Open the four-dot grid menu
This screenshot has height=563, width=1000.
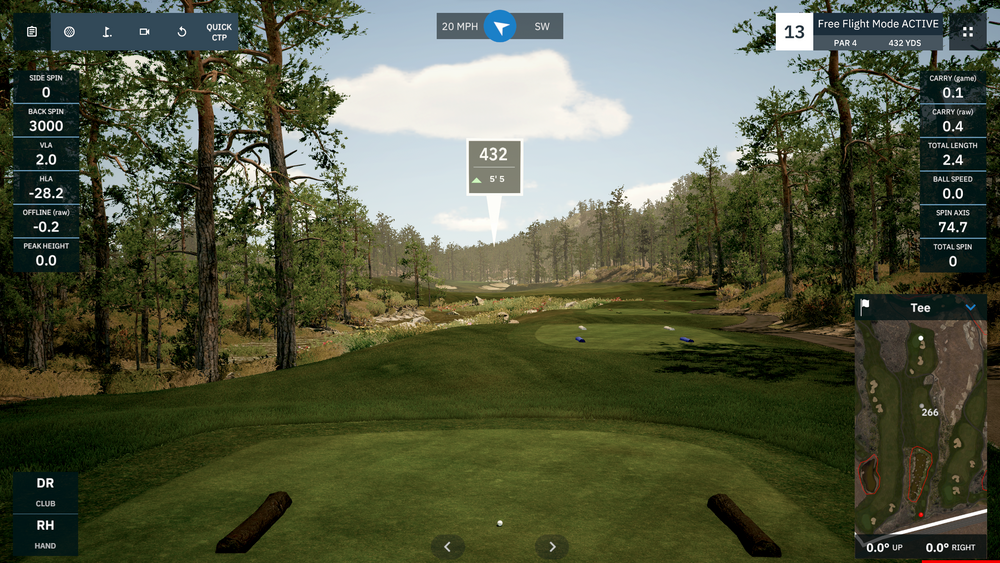coord(967,32)
